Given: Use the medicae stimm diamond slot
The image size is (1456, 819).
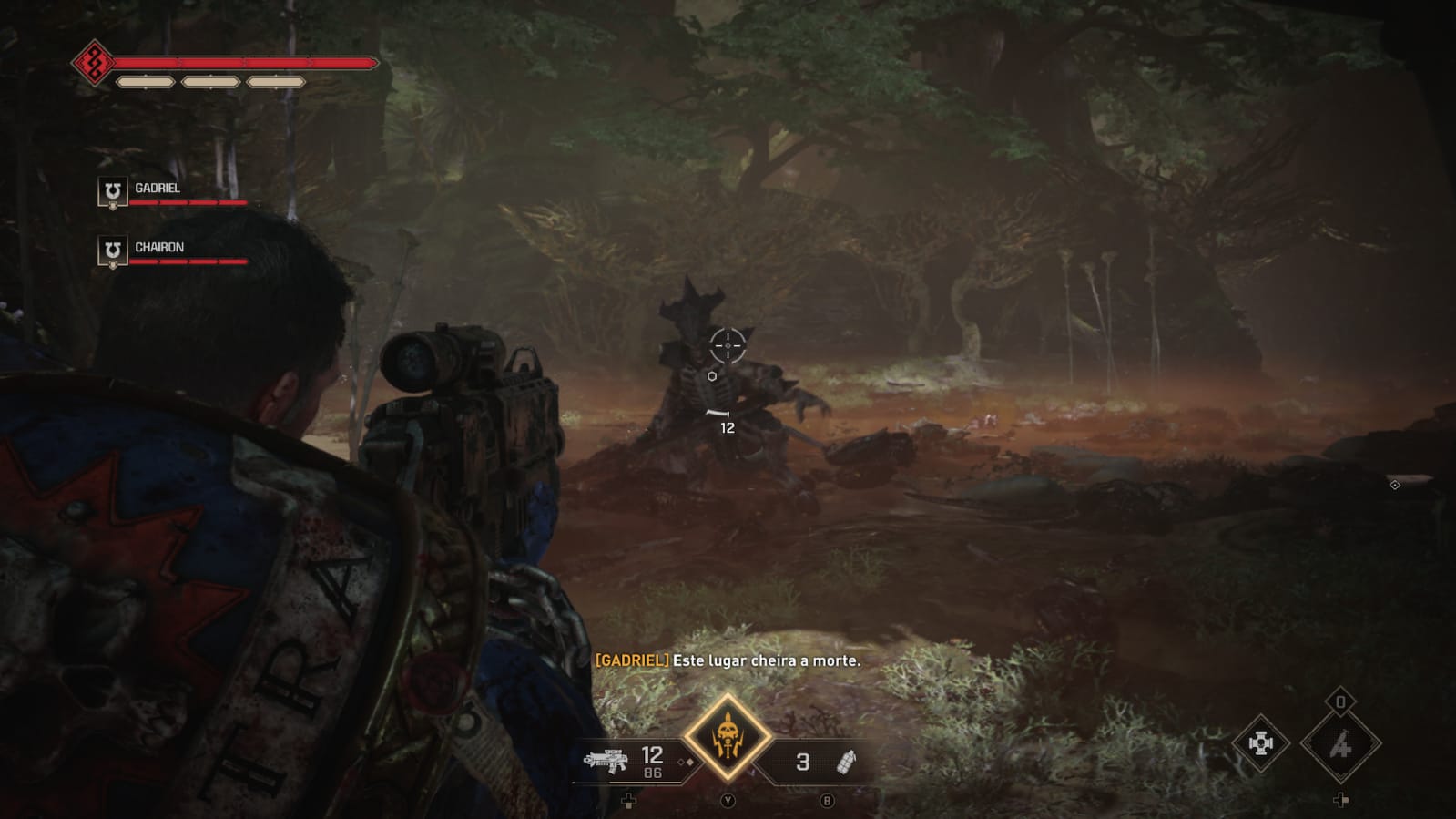Looking at the screenshot, I should coord(1340,745).
